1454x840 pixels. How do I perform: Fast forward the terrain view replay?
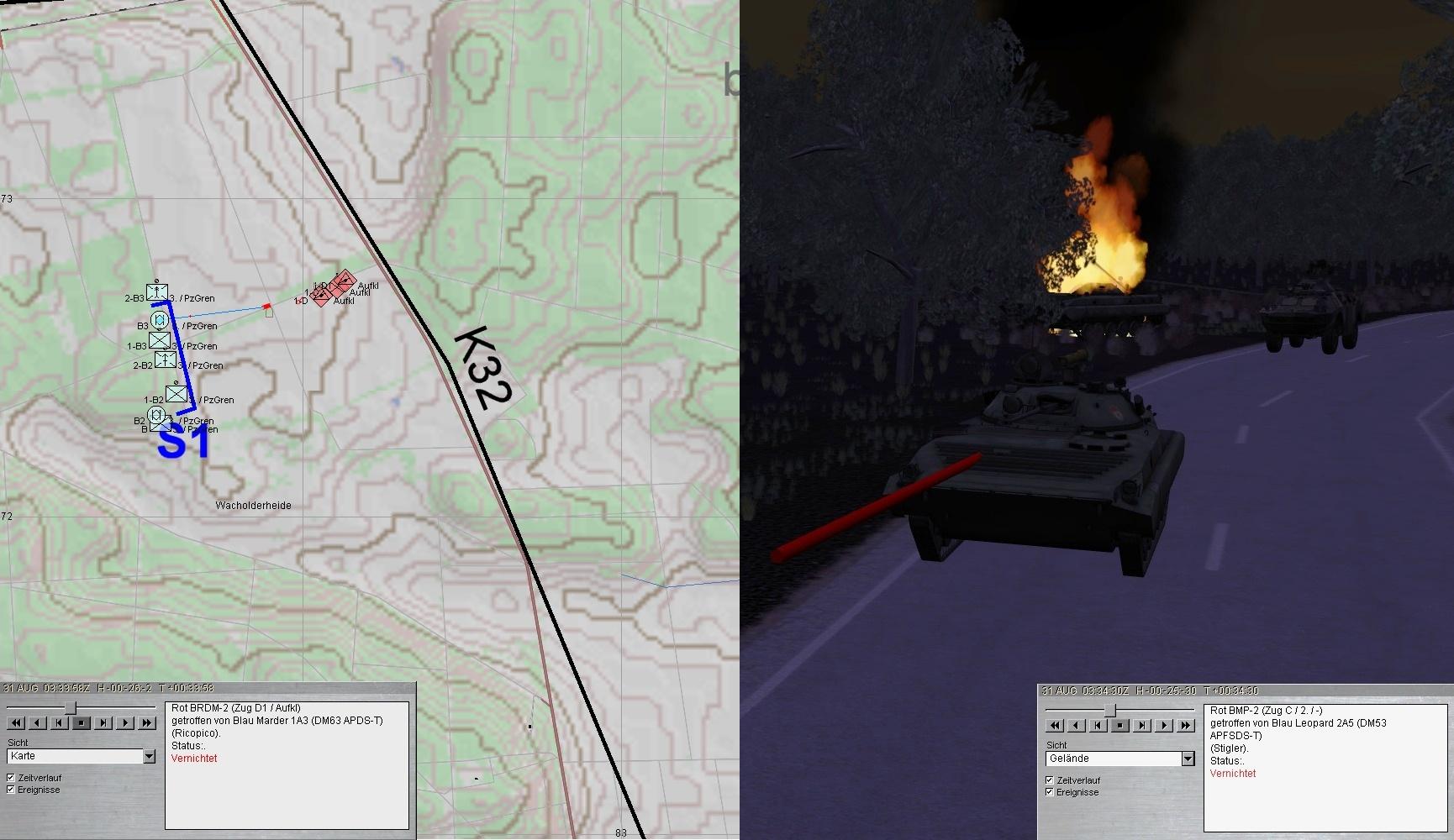tap(1186, 725)
